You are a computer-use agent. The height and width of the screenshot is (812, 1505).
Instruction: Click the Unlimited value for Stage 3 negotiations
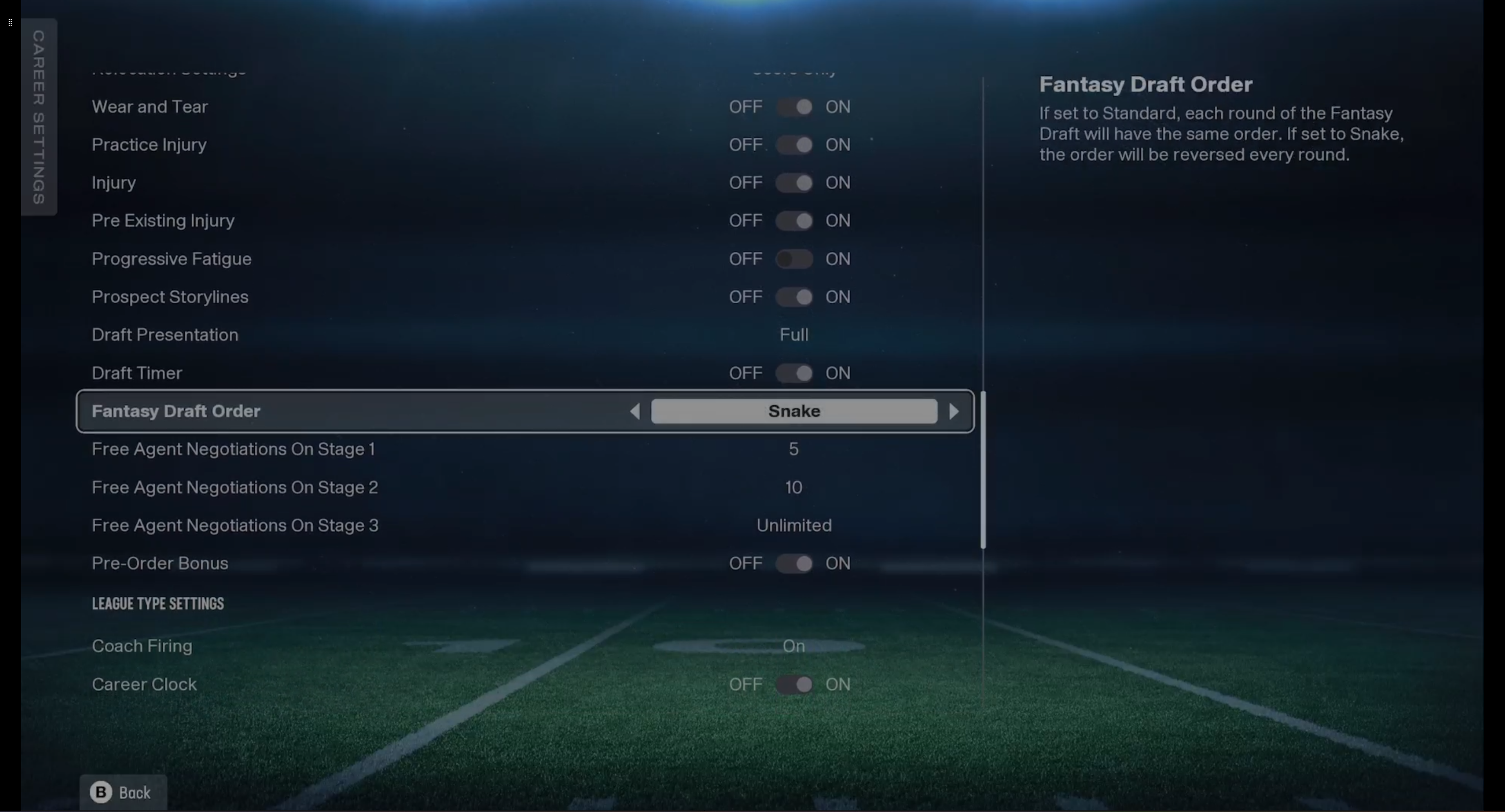793,525
